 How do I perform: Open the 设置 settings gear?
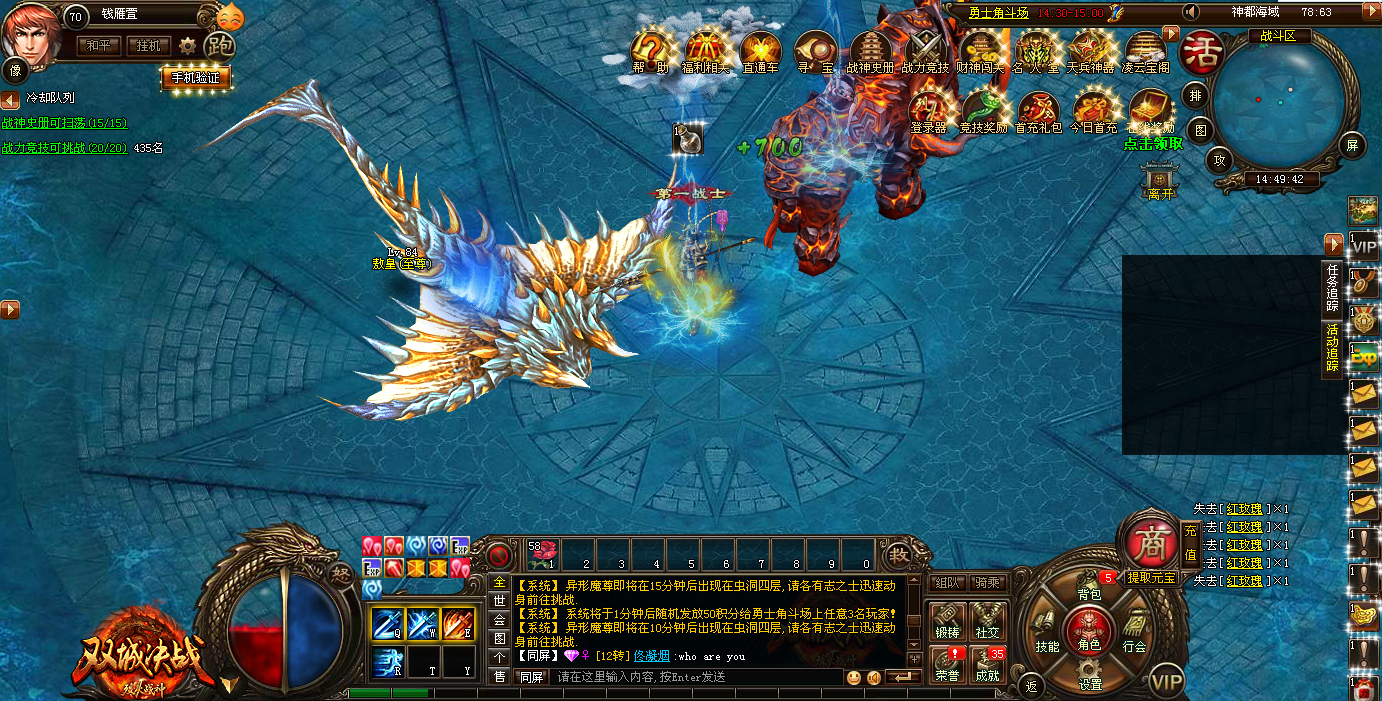[1090, 674]
